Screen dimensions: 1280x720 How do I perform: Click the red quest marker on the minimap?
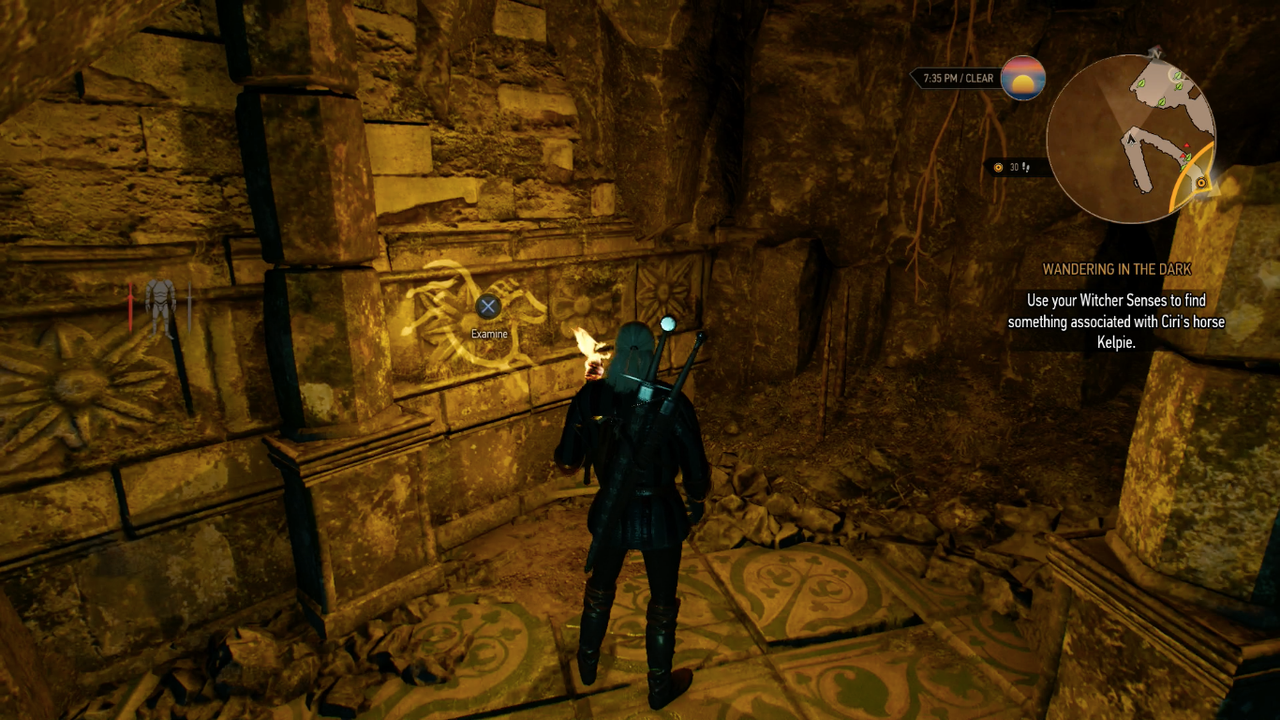tap(1186, 145)
